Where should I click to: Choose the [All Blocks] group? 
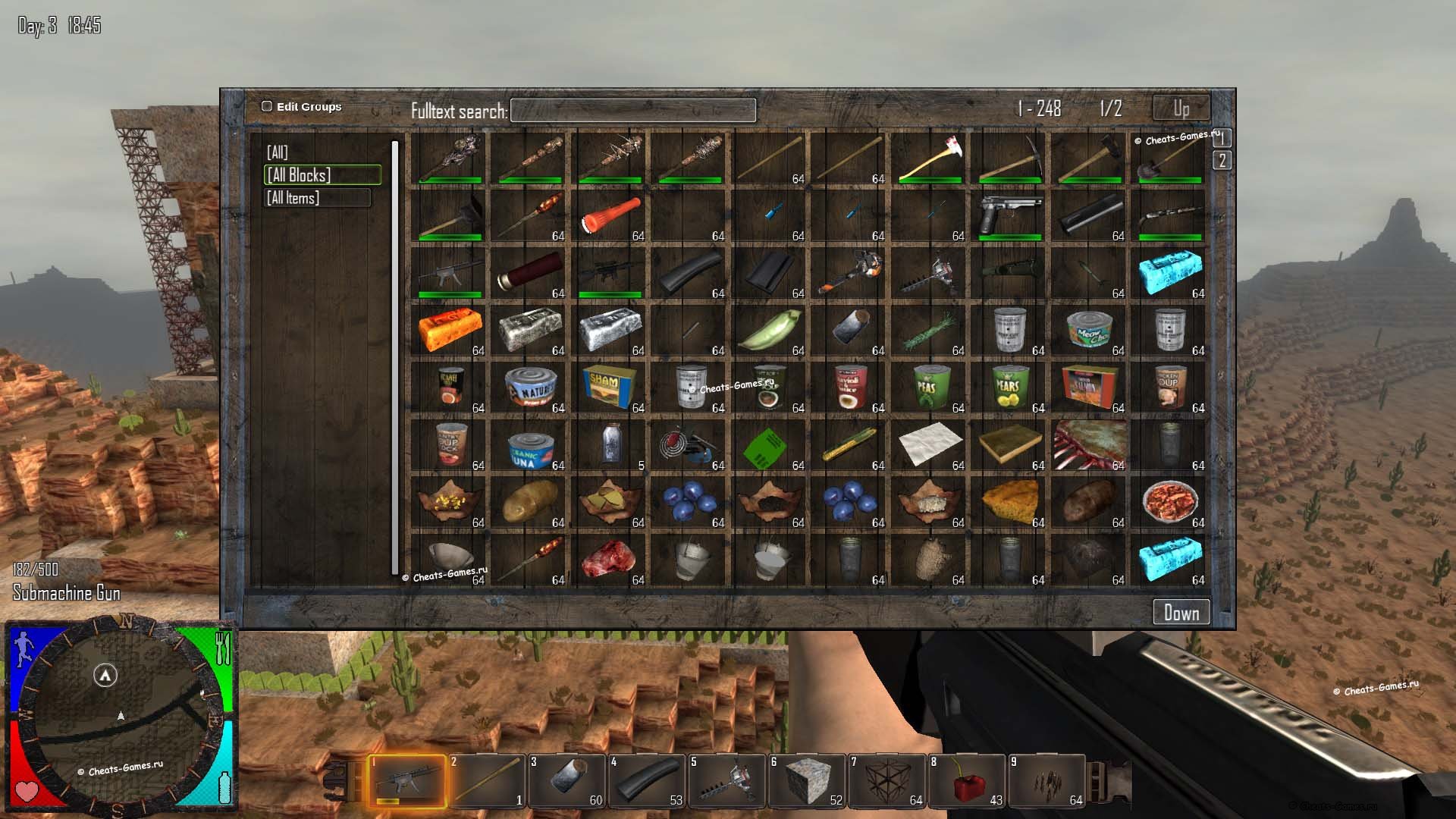click(x=322, y=175)
